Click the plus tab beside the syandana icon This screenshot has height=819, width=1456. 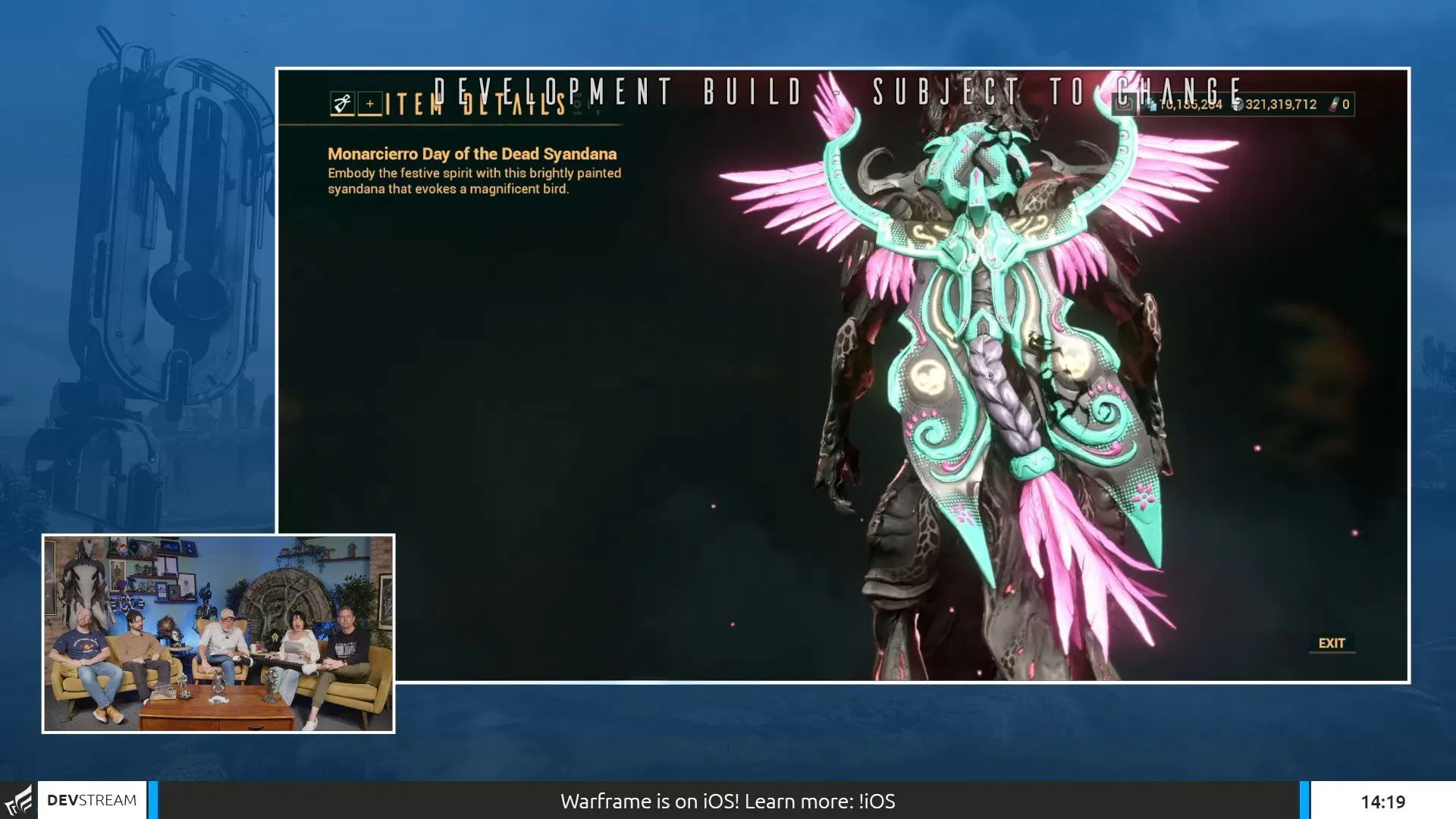[x=369, y=104]
